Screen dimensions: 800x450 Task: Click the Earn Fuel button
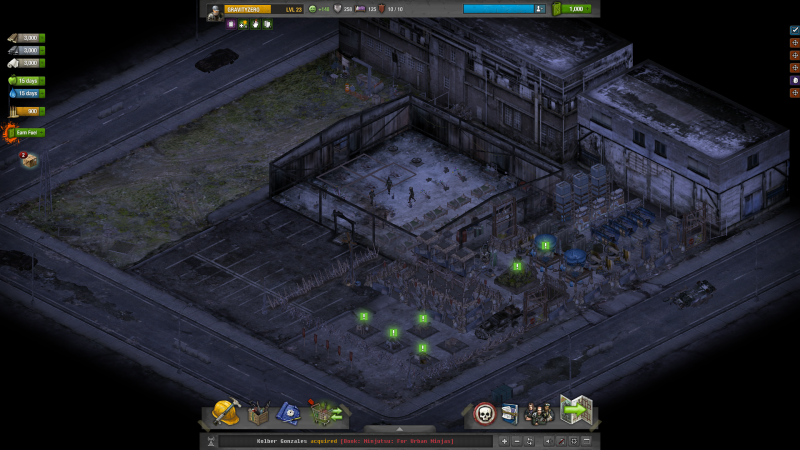(26, 132)
